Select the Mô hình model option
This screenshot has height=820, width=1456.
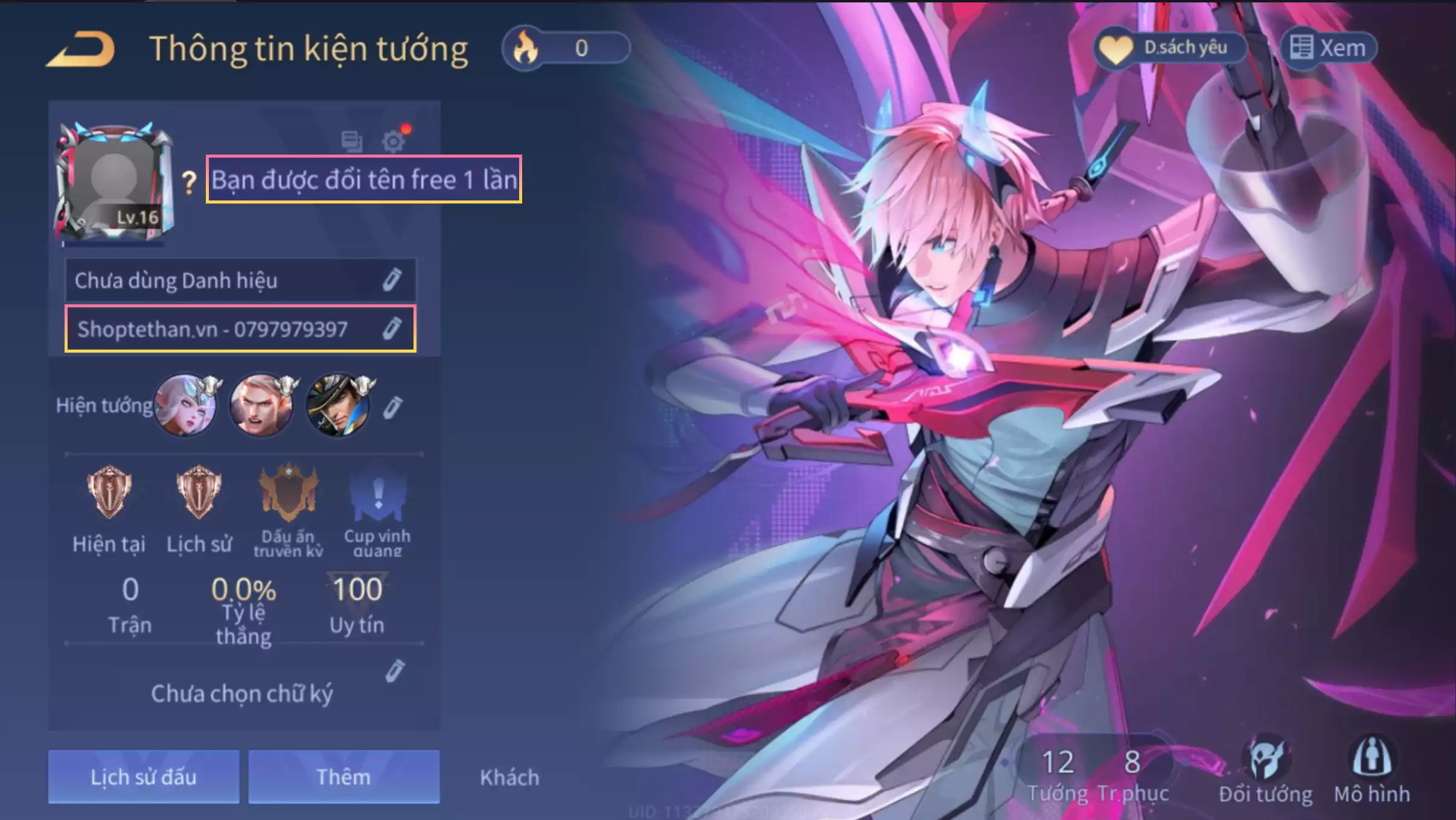click(x=1371, y=772)
